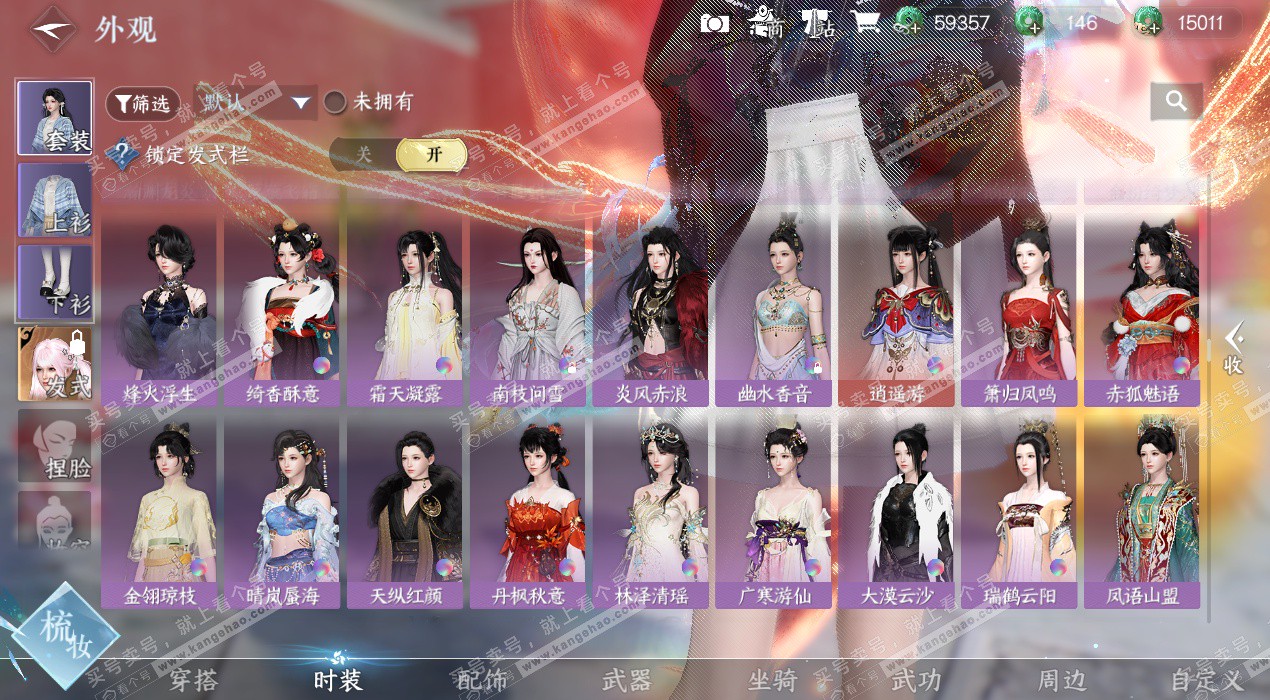Image resolution: width=1270 pixels, height=700 pixels.
Task: Go back using the top-left arrow
Action: coord(51,30)
